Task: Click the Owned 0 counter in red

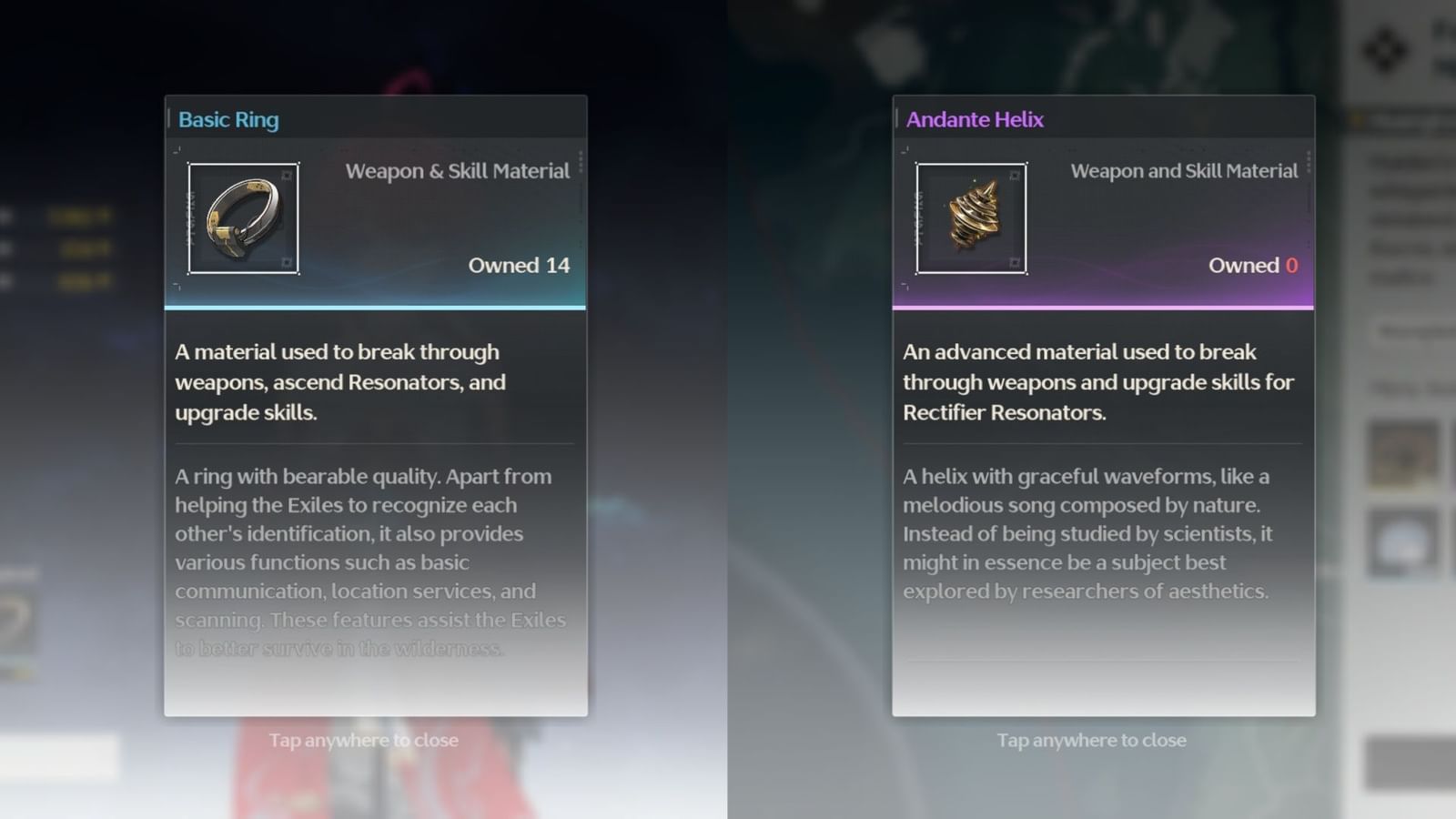Action: [1253, 266]
